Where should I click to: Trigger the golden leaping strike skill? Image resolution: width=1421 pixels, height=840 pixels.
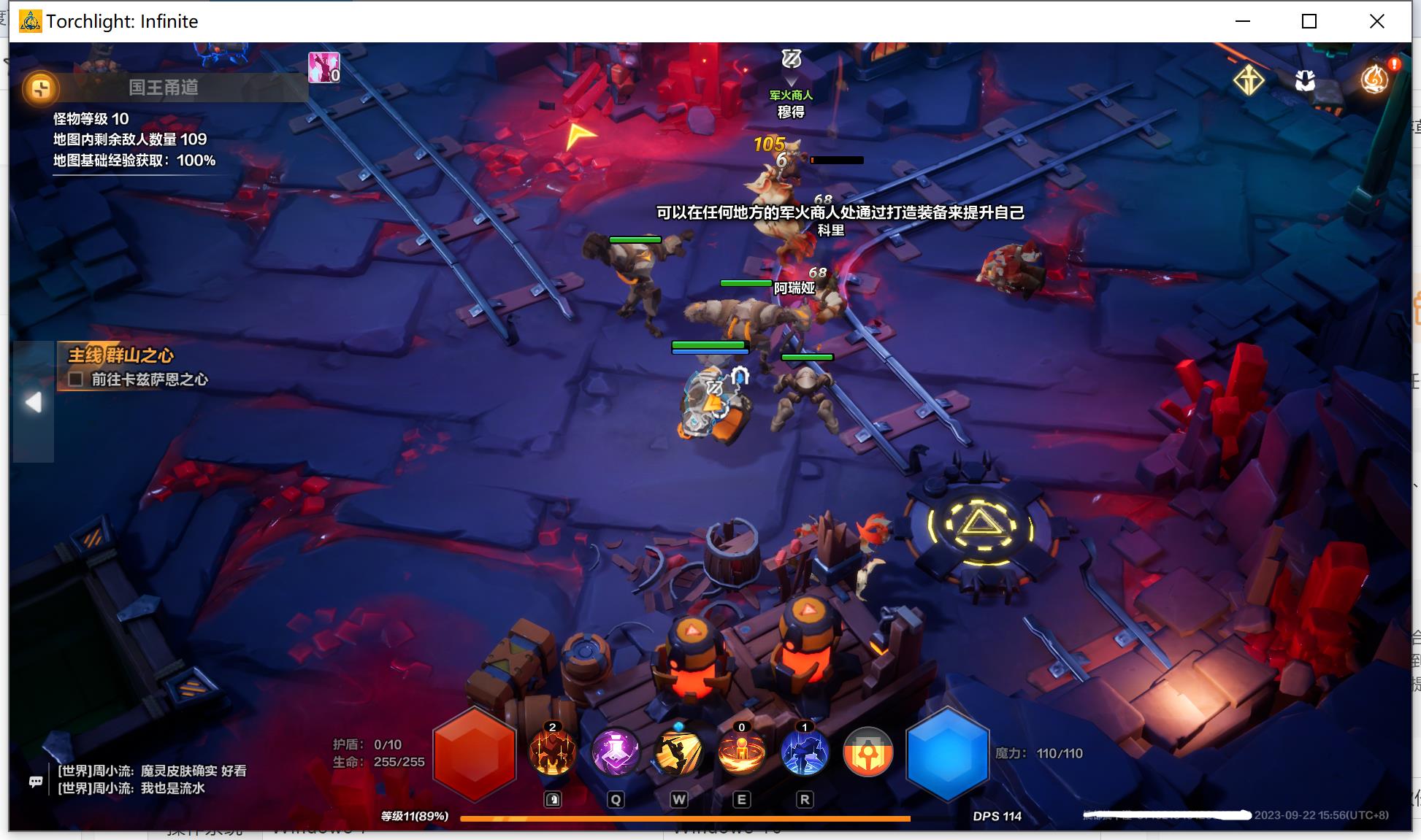(678, 752)
